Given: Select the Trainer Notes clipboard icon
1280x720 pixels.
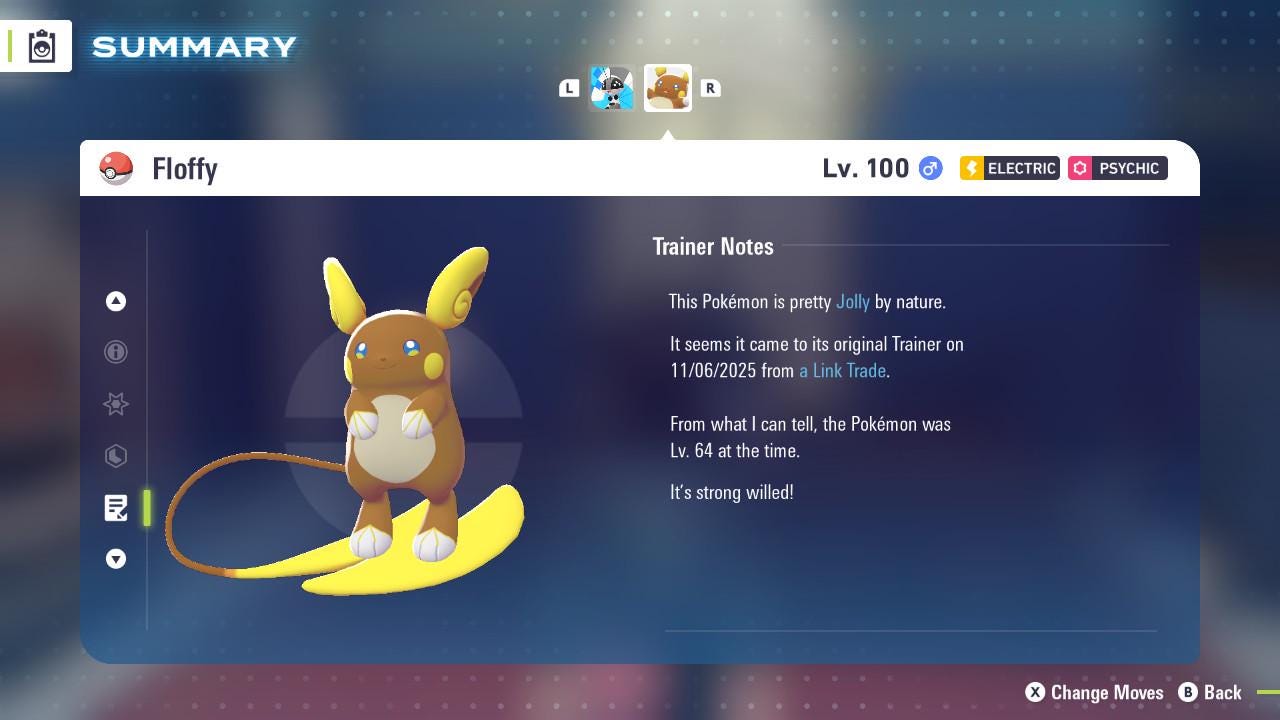Looking at the screenshot, I should click(116, 508).
